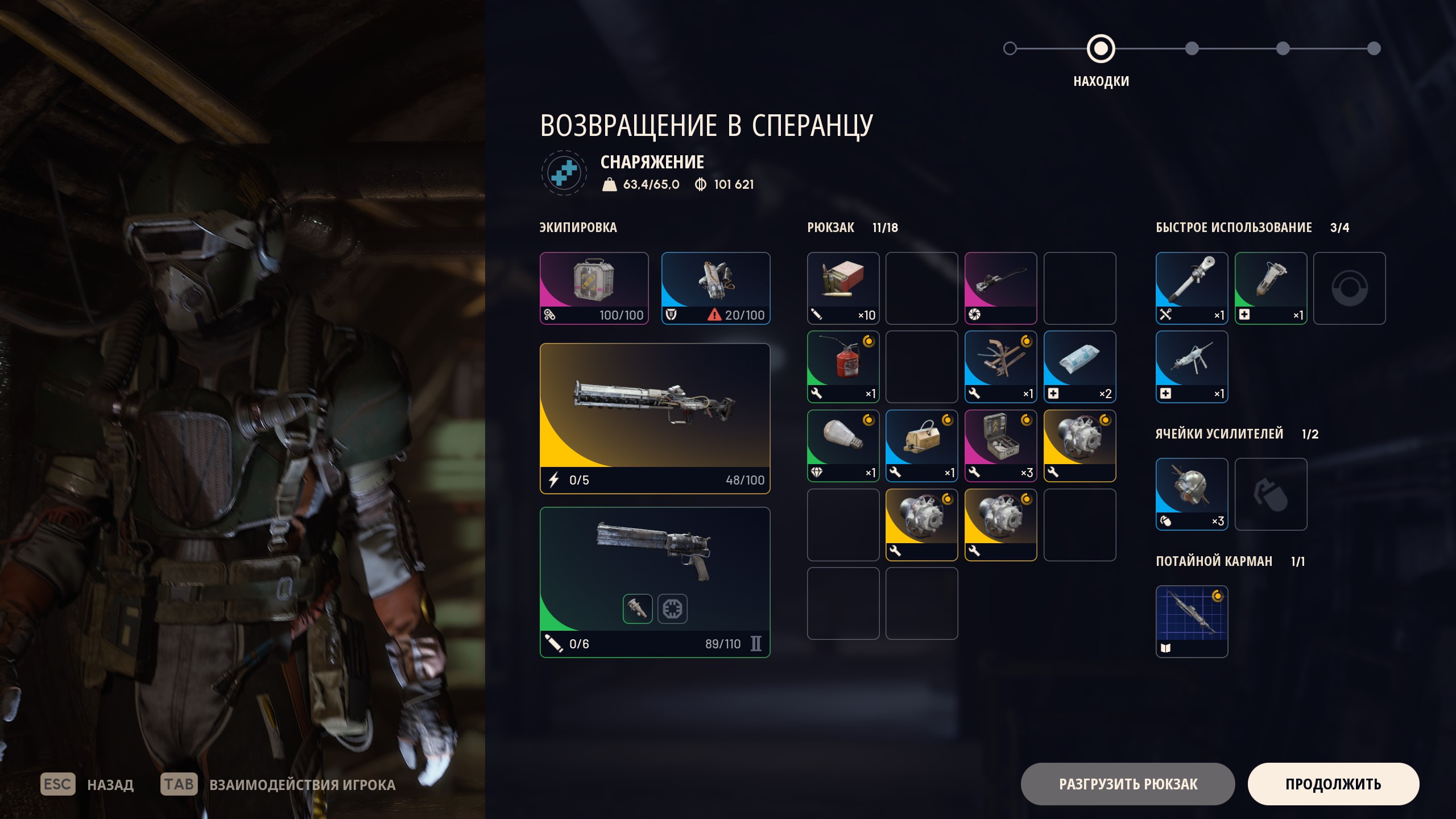Screen dimensions: 1456x819
Task: Select the blueprint in Потайной карман
Action: point(1192,621)
